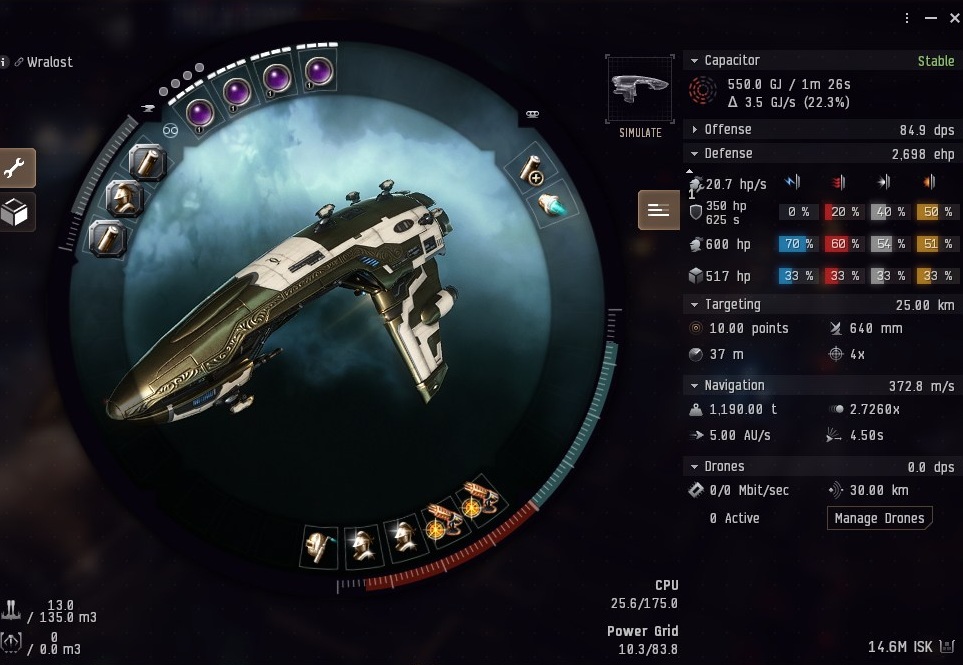
Task: Click the Simulate ship button
Action: pyautogui.click(x=639, y=97)
